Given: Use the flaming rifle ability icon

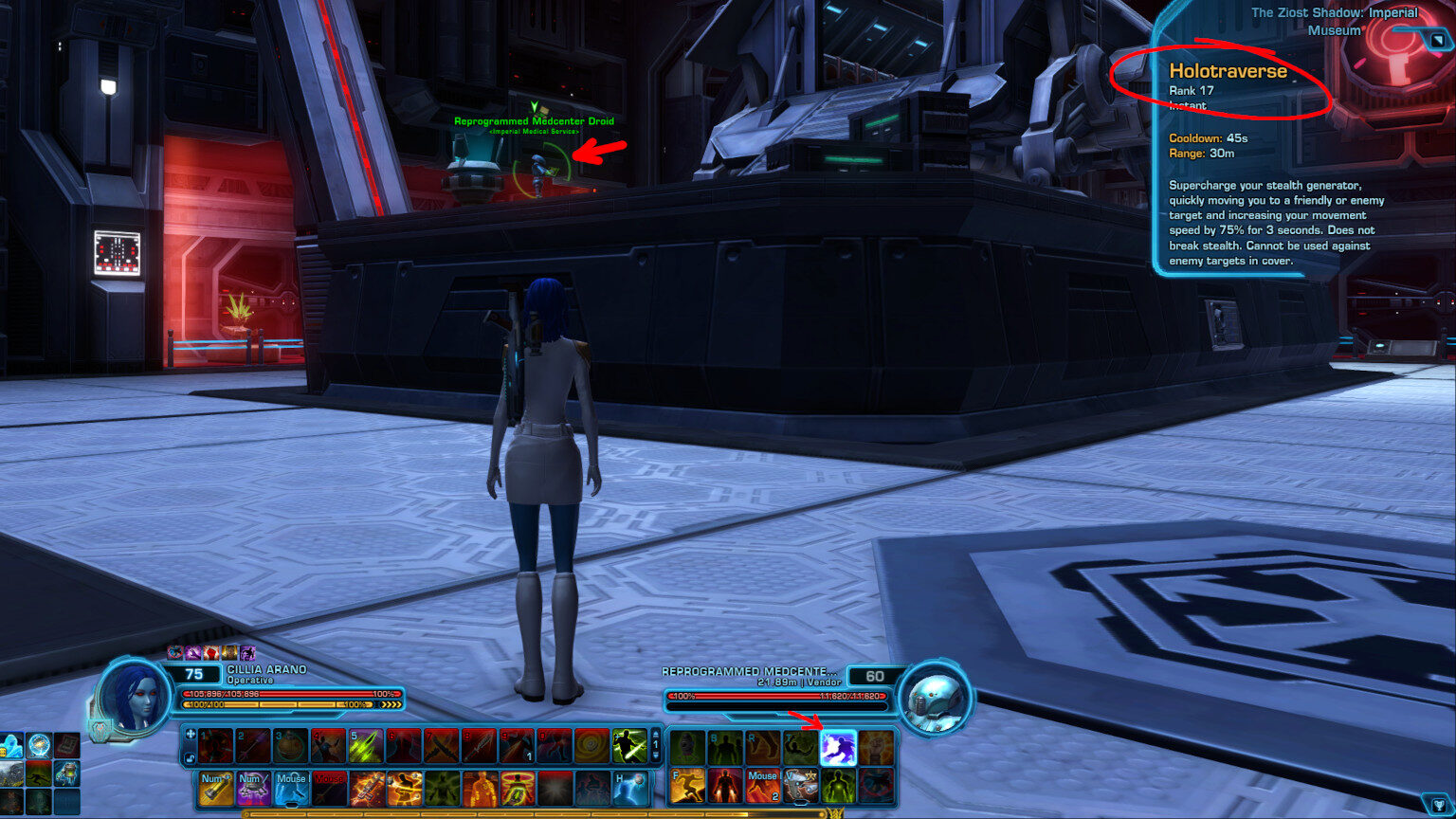Looking at the screenshot, I should pyautogui.click(x=366, y=788).
